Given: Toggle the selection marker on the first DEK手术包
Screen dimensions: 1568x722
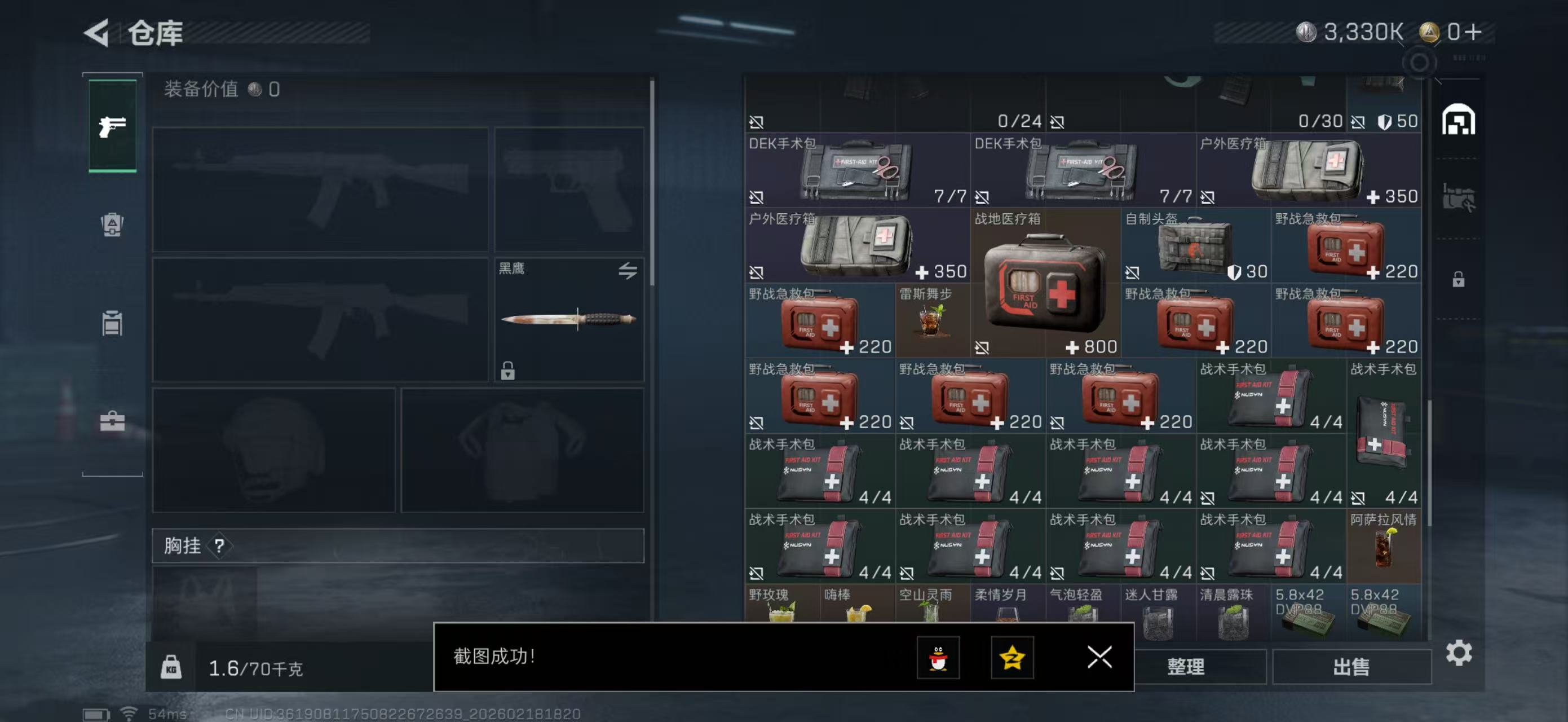Looking at the screenshot, I should (758, 198).
